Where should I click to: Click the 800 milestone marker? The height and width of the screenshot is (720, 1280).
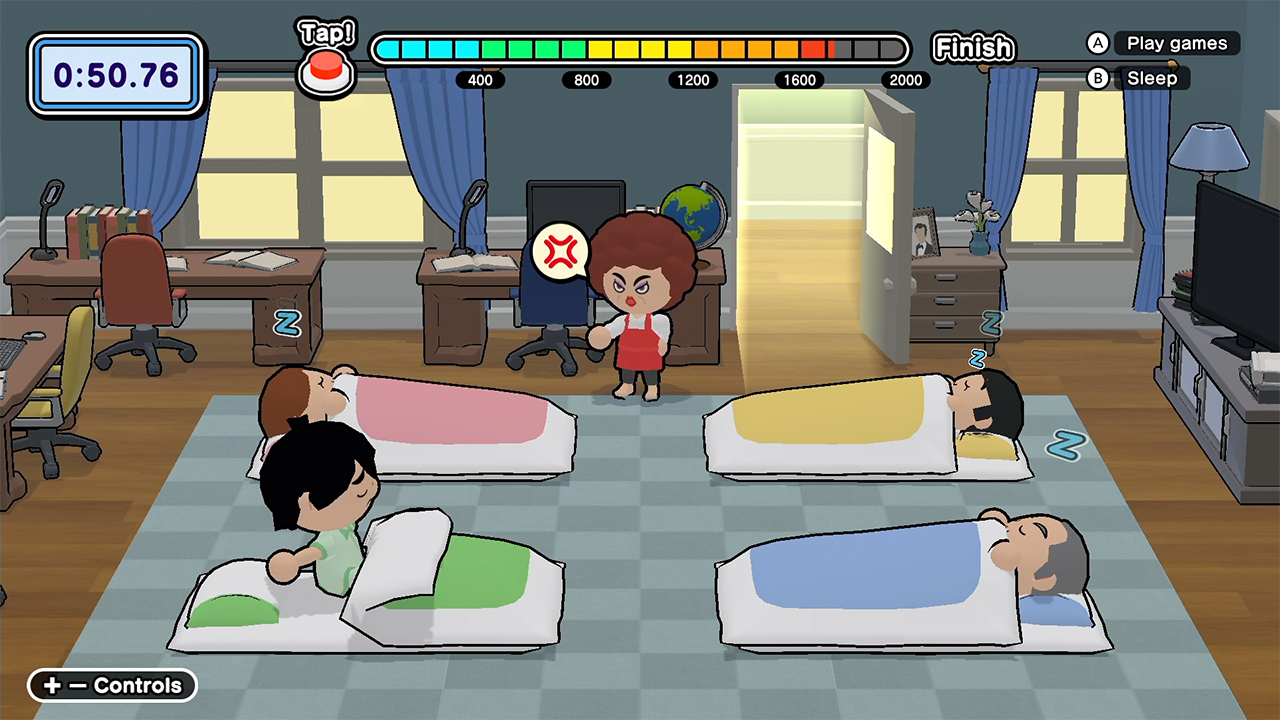(x=586, y=80)
